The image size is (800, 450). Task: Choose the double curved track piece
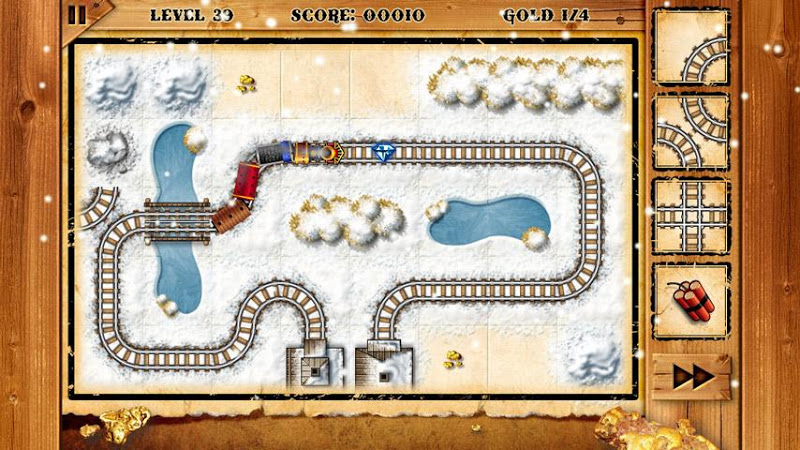[x=691, y=132]
